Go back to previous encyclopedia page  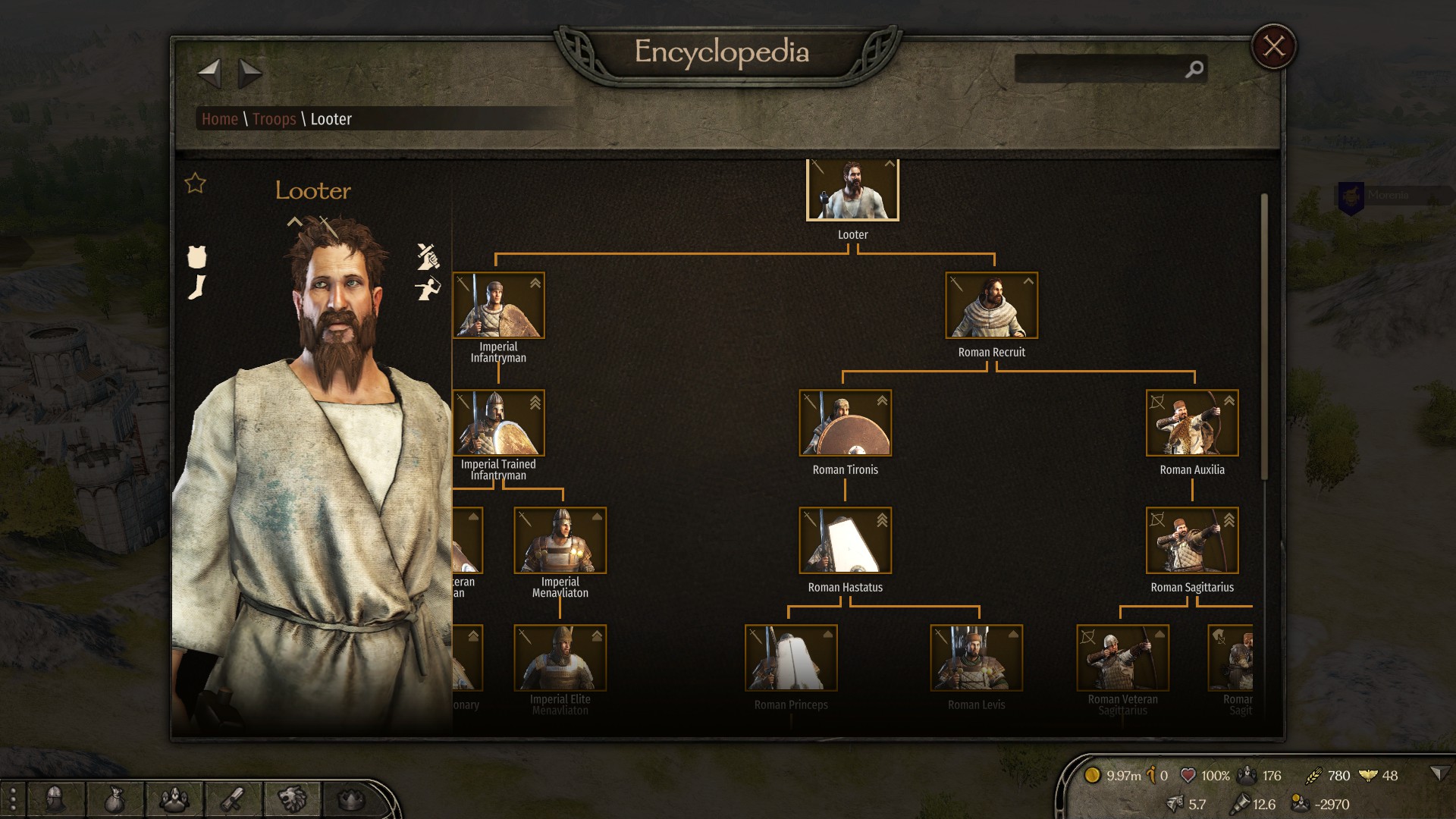point(209,74)
